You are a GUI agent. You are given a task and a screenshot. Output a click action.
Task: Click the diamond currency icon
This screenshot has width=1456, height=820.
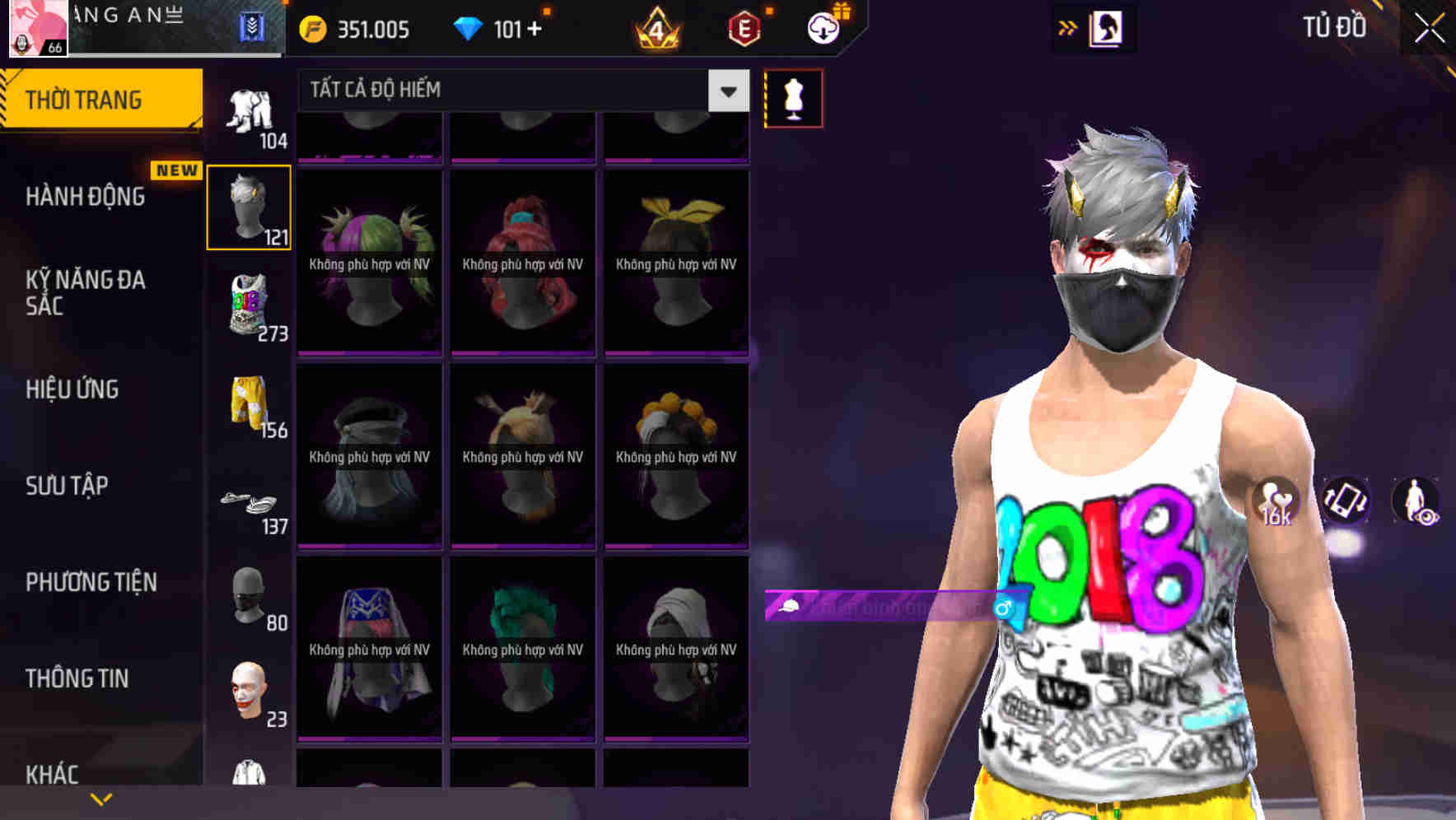click(x=469, y=27)
